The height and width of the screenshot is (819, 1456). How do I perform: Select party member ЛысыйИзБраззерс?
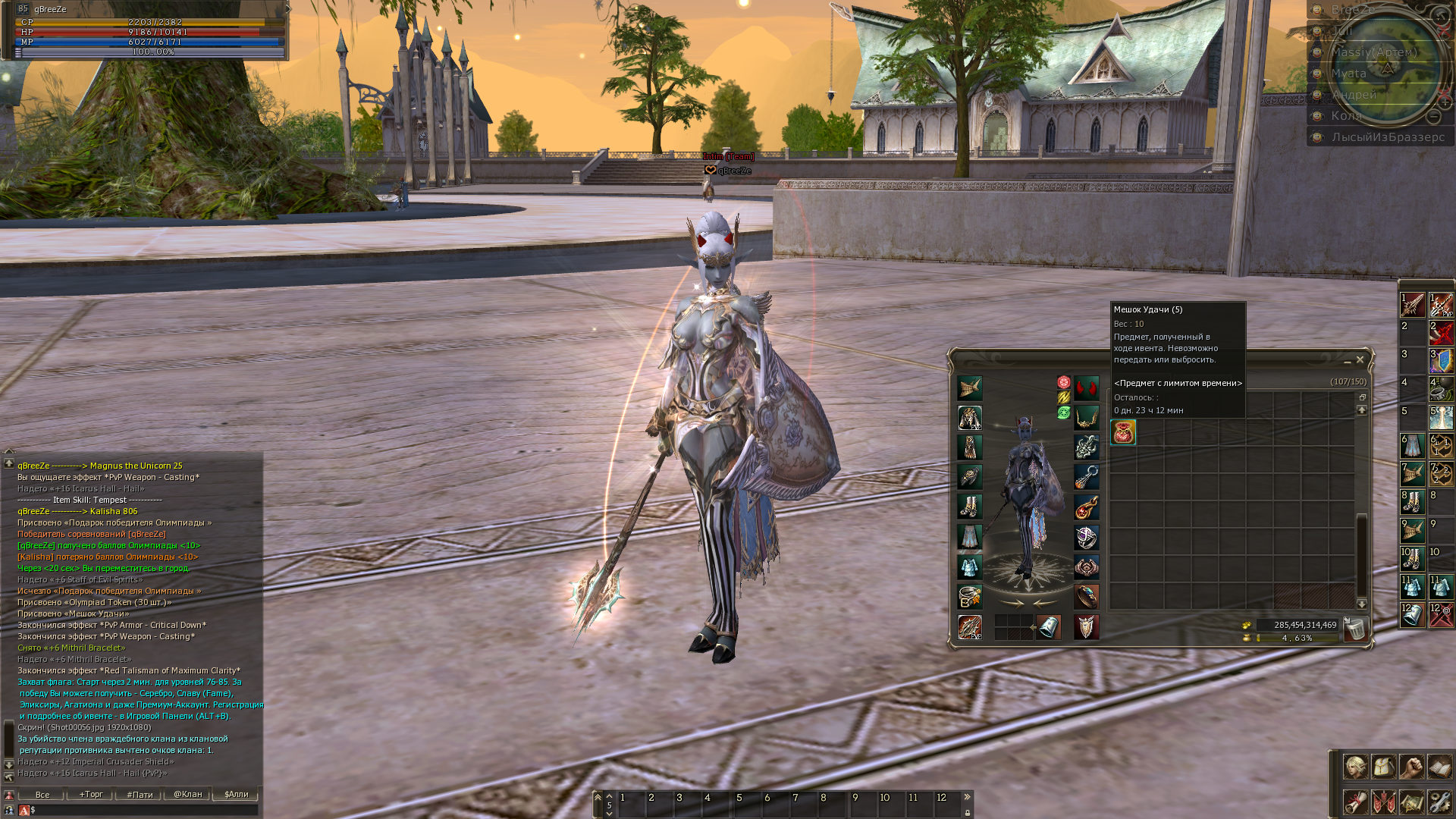(x=1388, y=137)
